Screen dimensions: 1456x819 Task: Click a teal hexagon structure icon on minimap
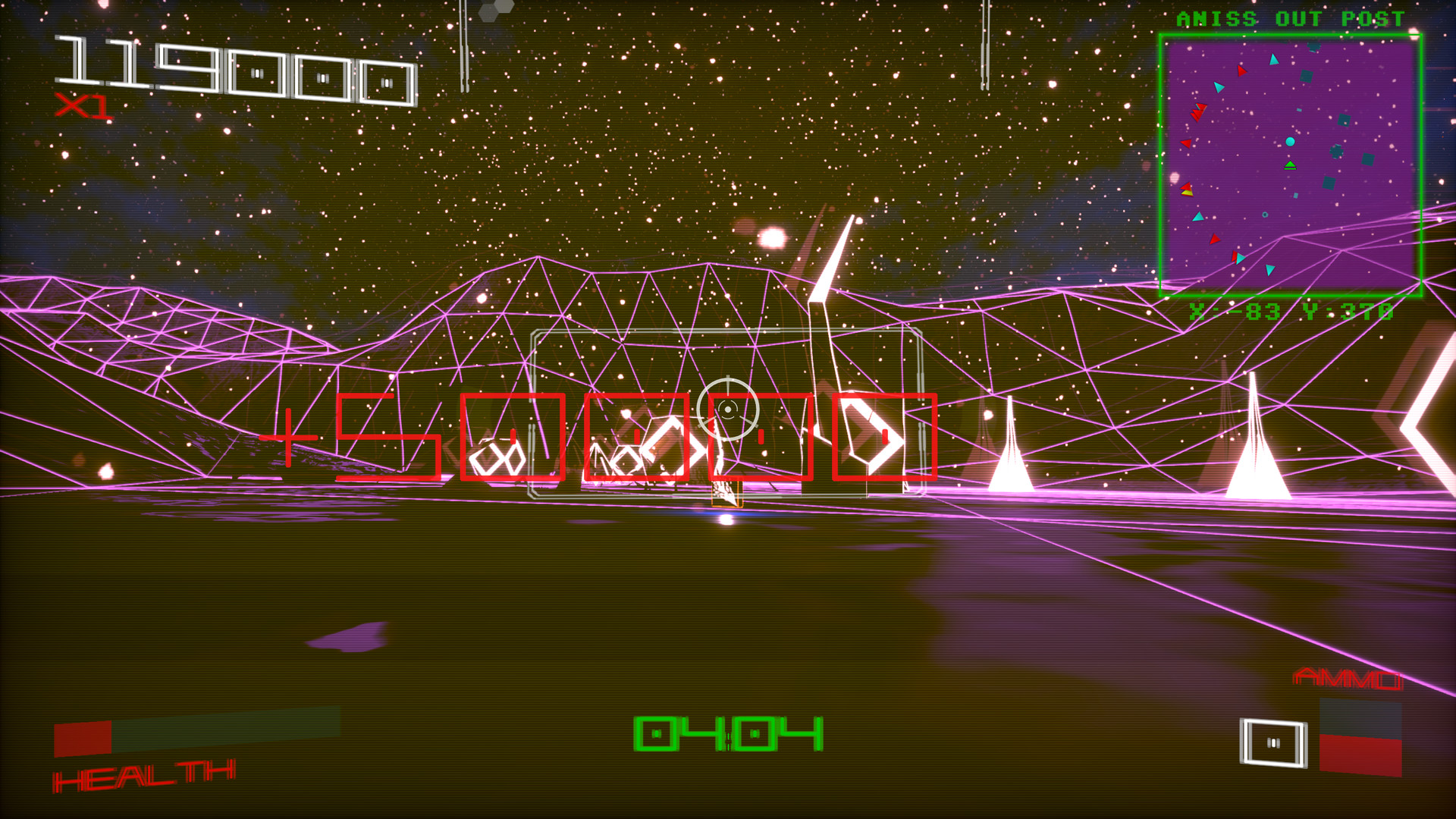pyautogui.click(x=1336, y=153)
